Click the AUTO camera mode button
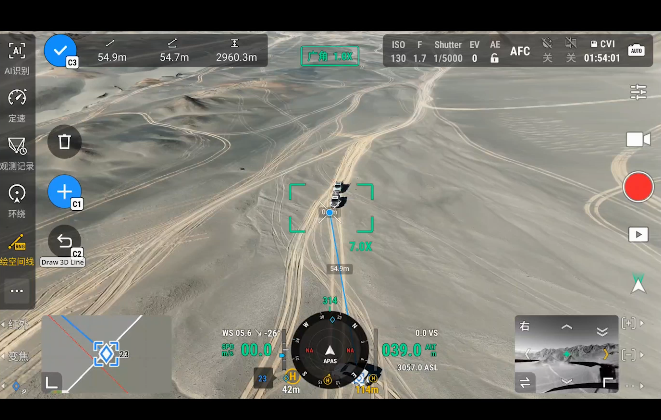661x420 pixels. click(637, 50)
